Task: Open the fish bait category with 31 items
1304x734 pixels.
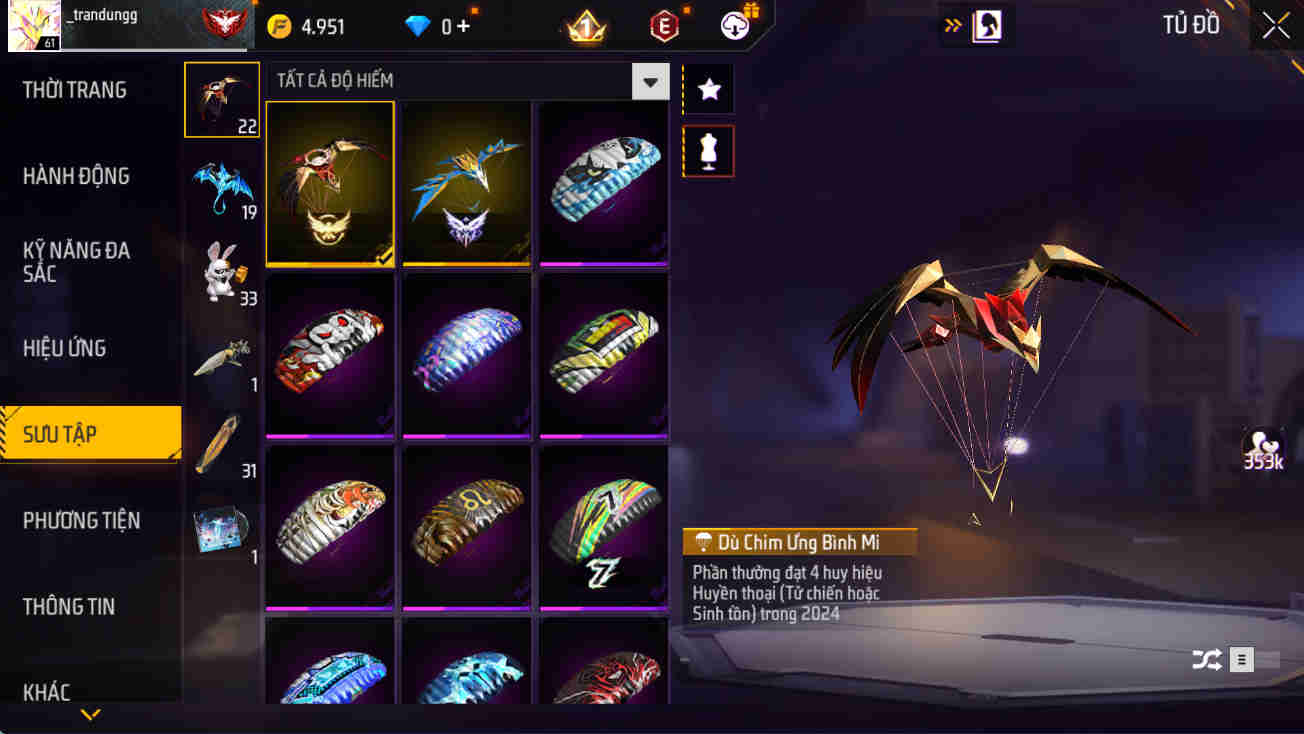Action: 221,438
